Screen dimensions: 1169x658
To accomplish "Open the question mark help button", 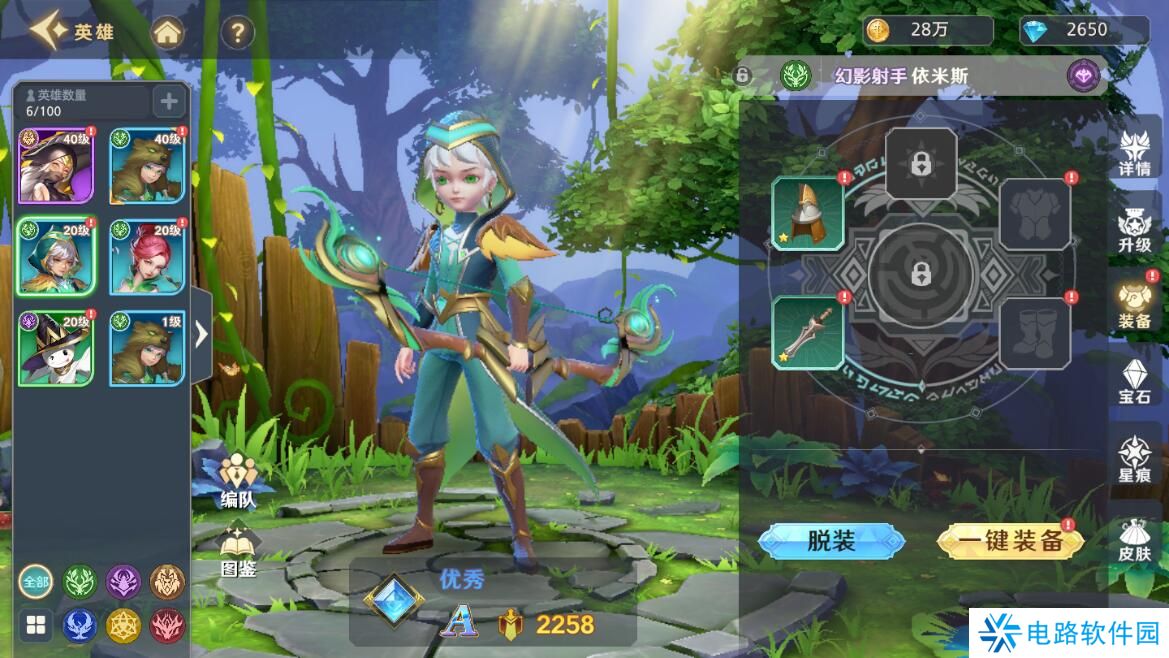I will [x=236, y=33].
